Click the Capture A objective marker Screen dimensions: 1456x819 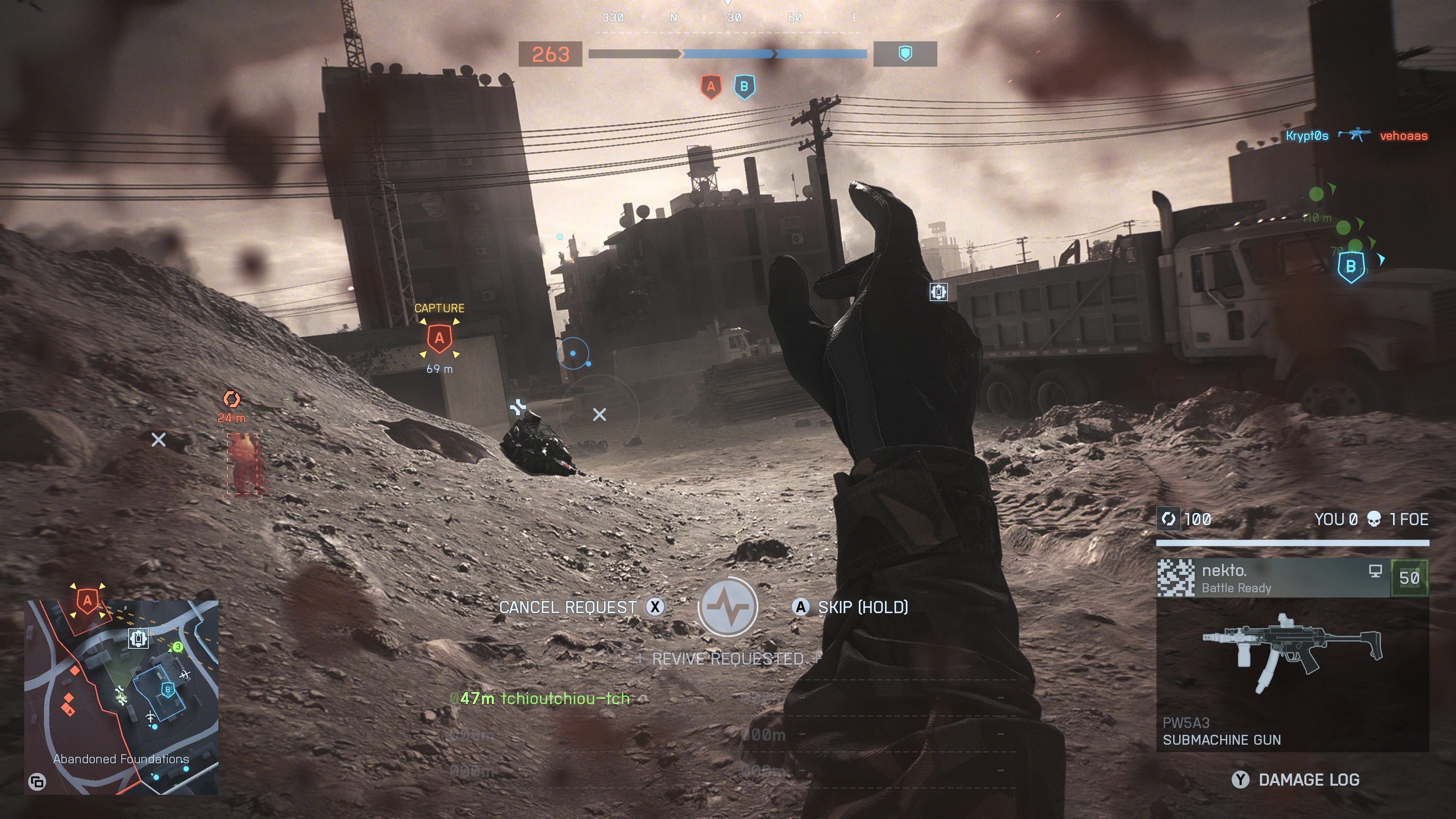pyautogui.click(x=439, y=338)
